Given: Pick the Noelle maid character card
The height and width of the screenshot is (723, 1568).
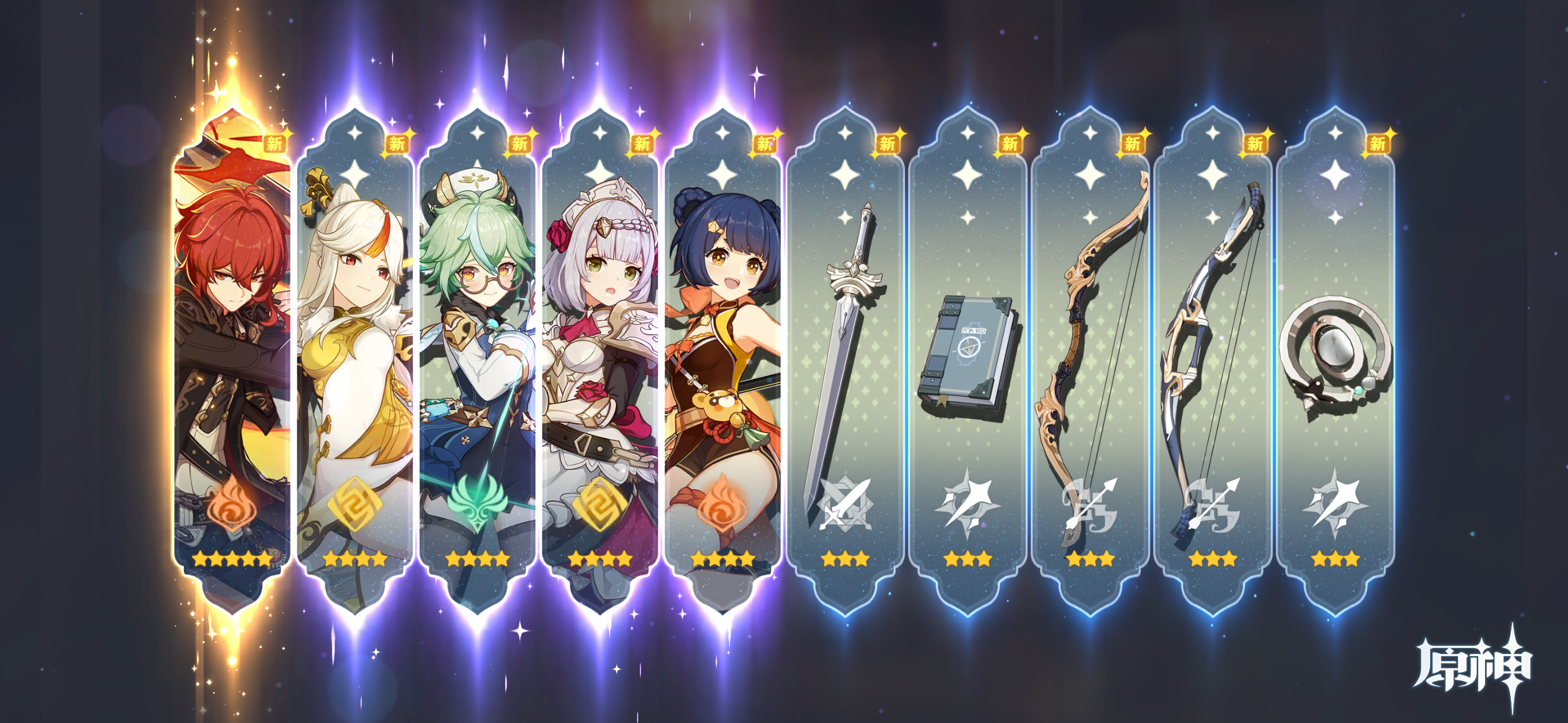Looking at the screenshot, I should [599, 359].
